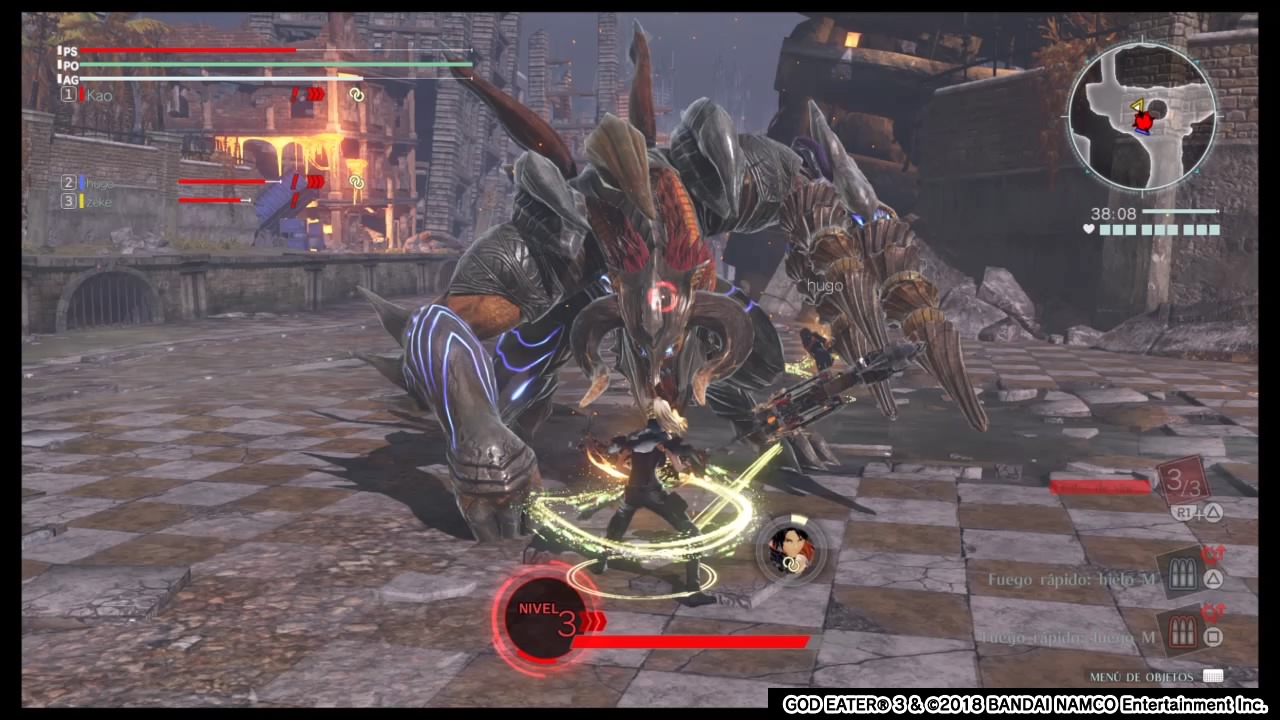Click the Nivel 3 burst level emblem

(x=545, y=618)
